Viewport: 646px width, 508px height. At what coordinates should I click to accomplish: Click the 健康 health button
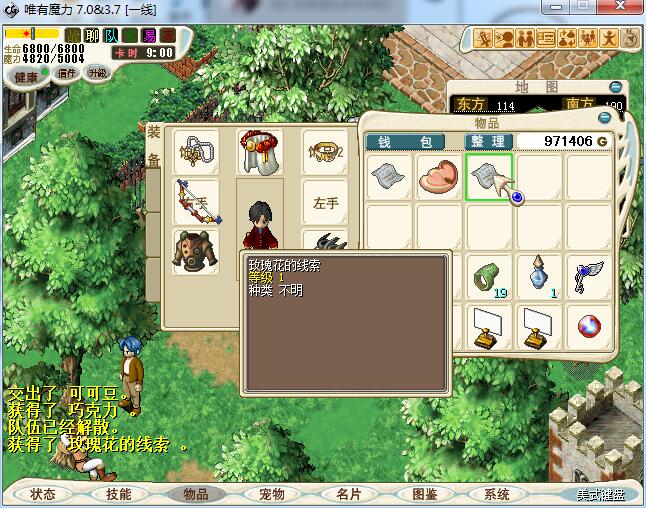click(25, 76)
